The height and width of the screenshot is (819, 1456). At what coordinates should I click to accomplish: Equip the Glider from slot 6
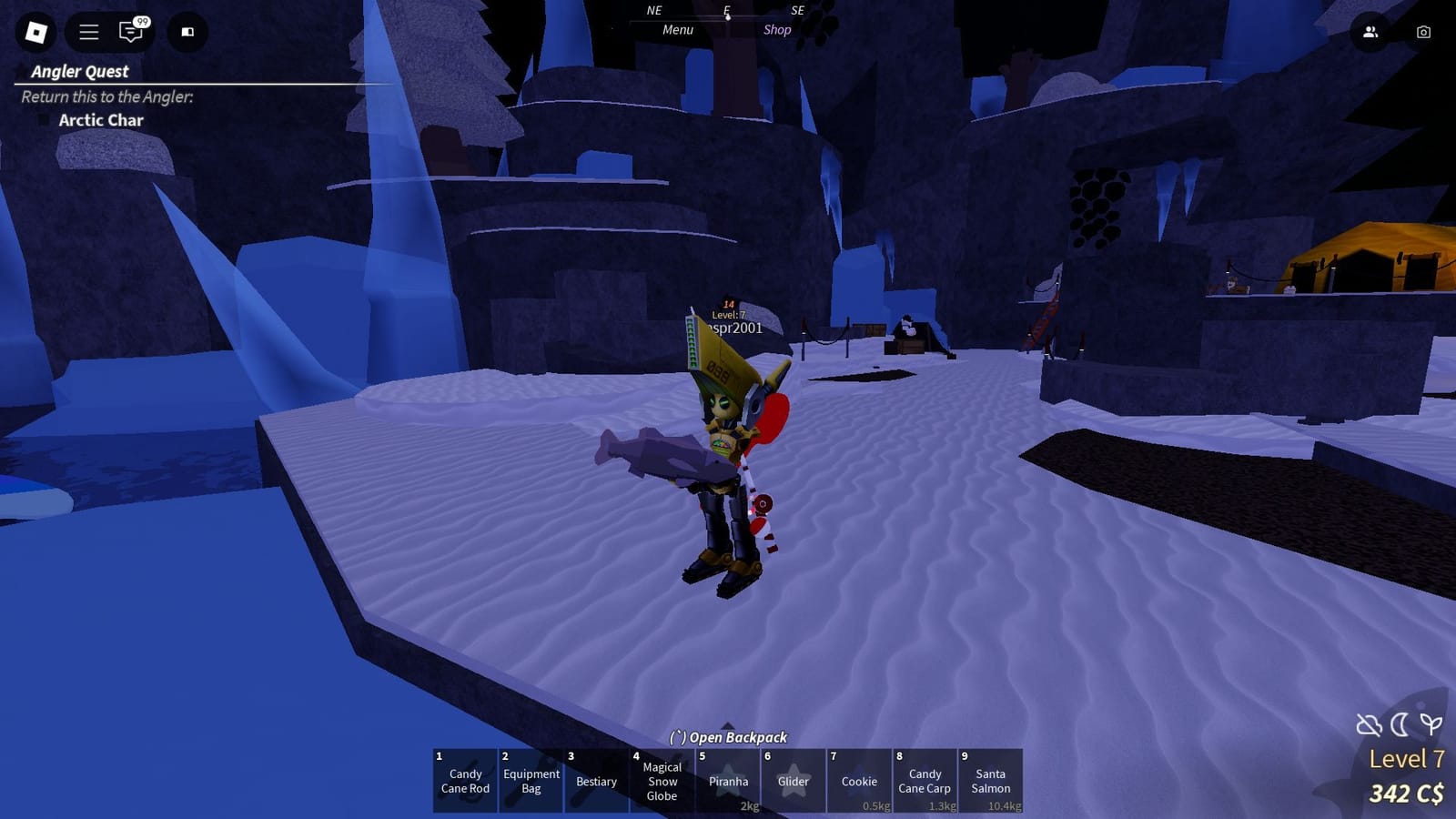coord(793,781)
